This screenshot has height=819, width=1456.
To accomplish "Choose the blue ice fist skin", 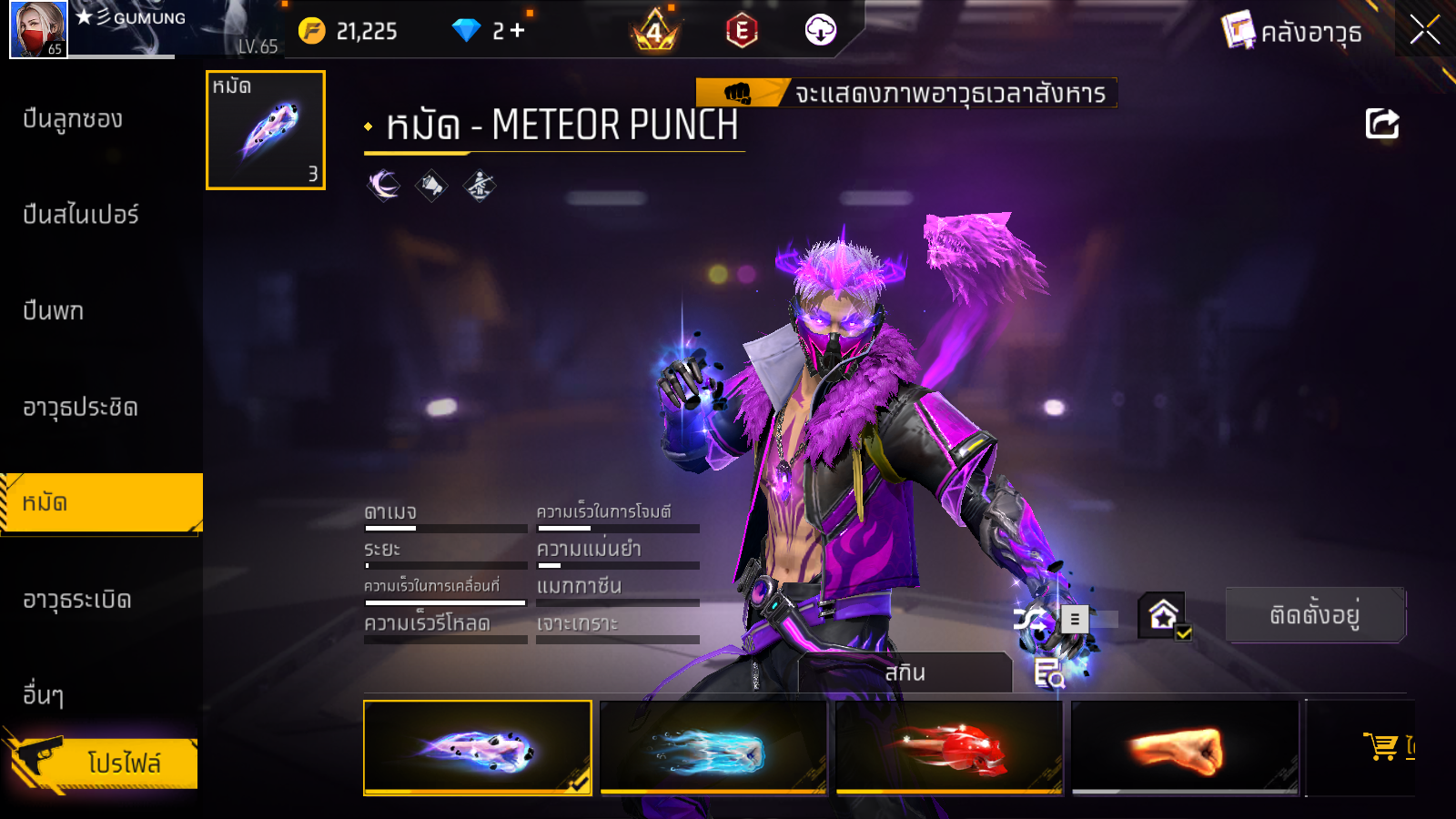I will [713, 748].
